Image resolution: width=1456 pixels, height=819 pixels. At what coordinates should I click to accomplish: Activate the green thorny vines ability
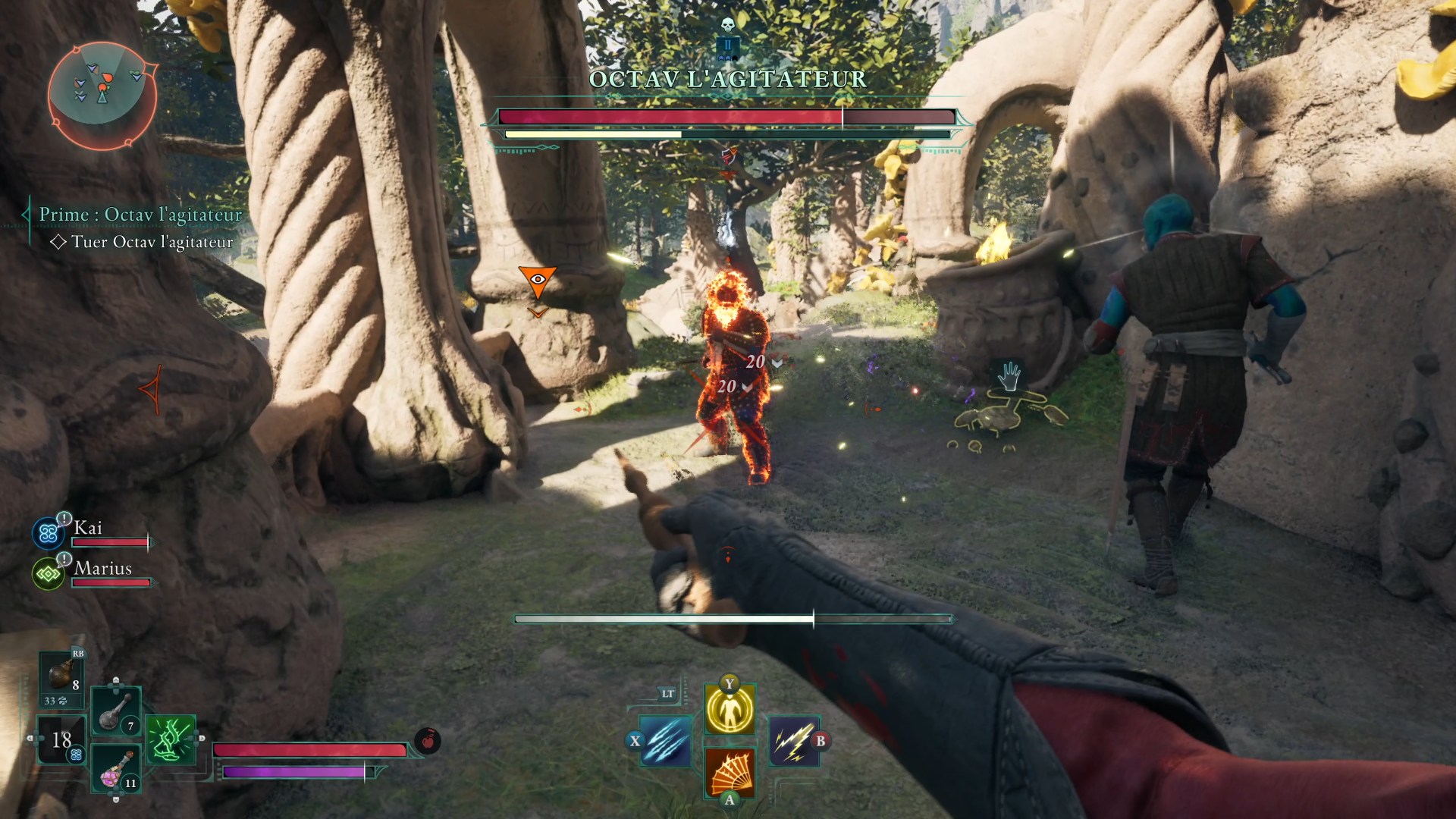coord(170,739)
